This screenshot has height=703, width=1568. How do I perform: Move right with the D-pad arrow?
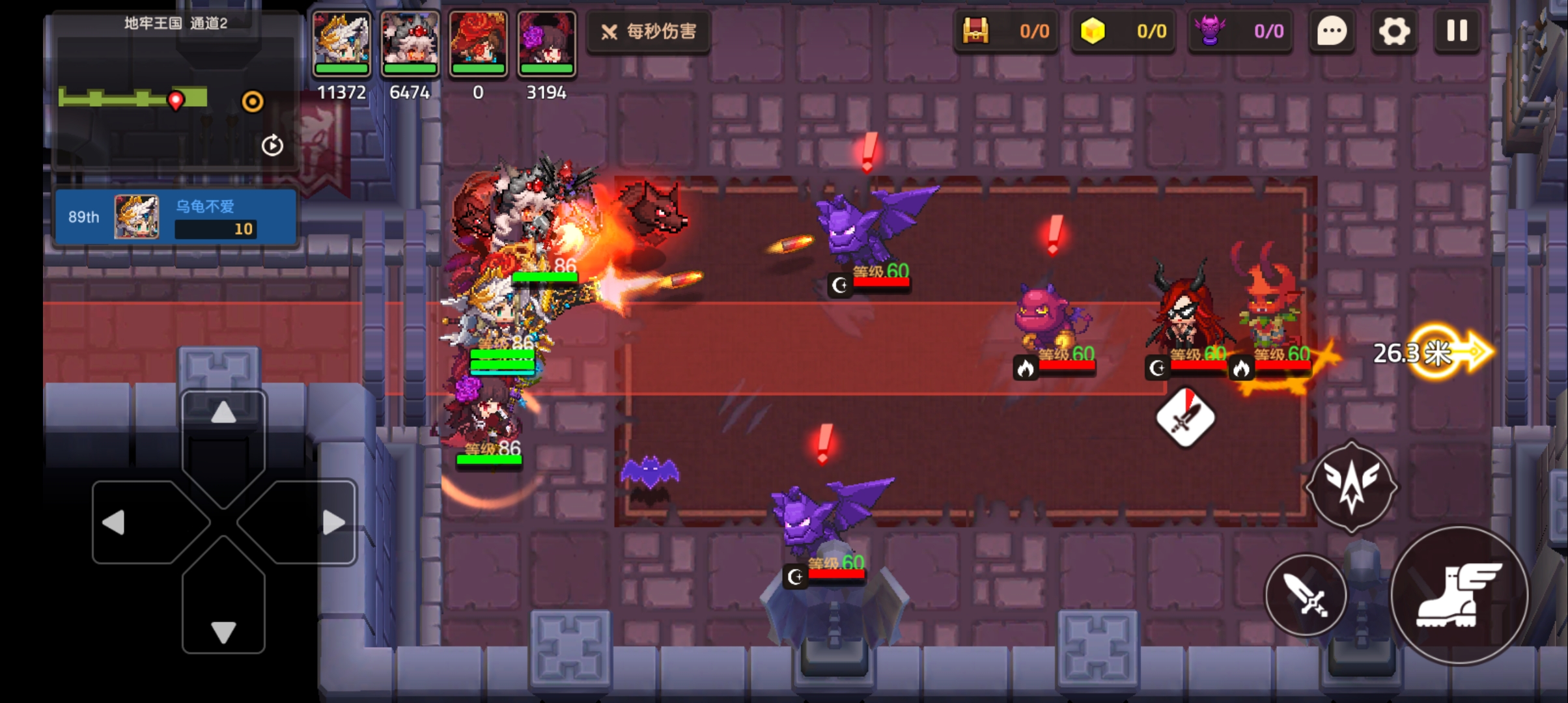(x=333, y=522)
